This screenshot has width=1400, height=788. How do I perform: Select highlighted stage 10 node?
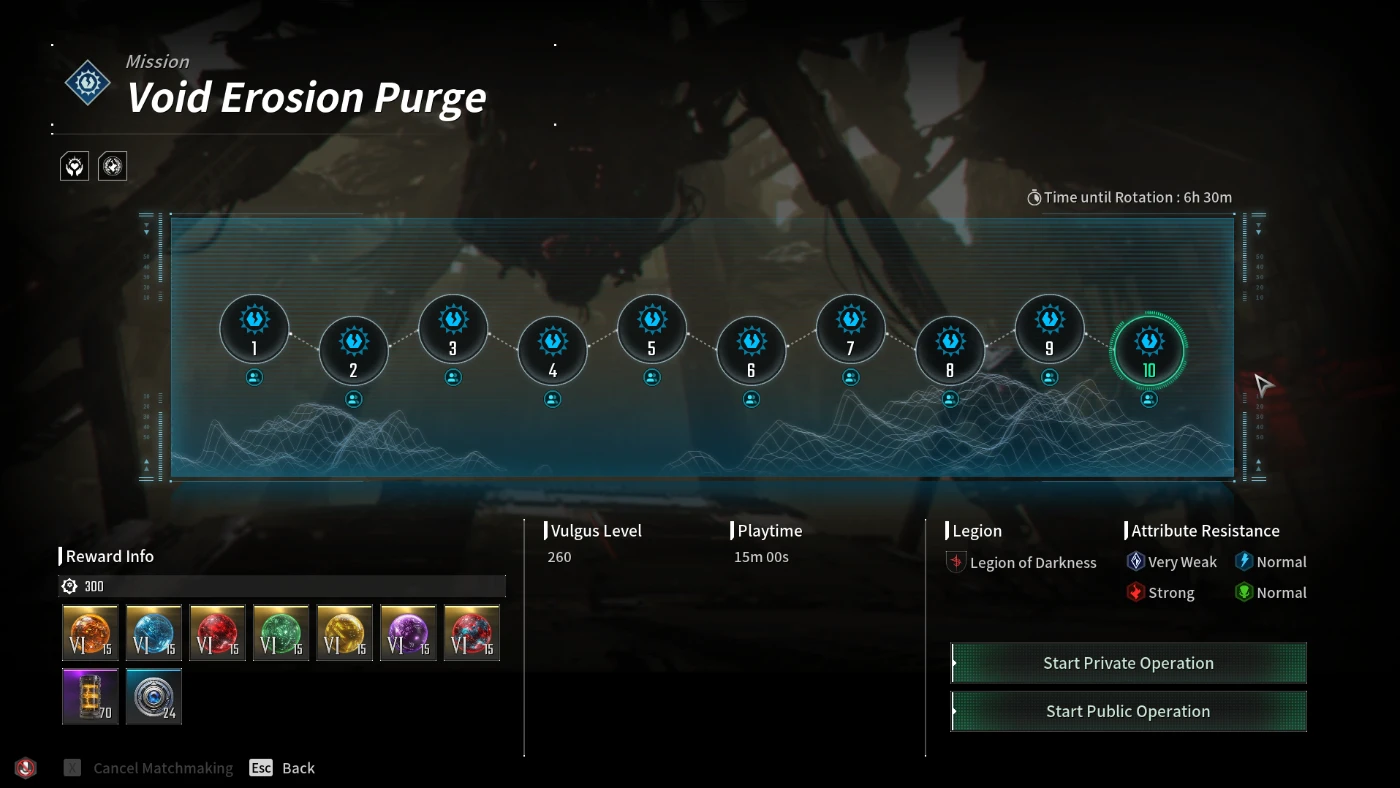tap(1149, 350)
